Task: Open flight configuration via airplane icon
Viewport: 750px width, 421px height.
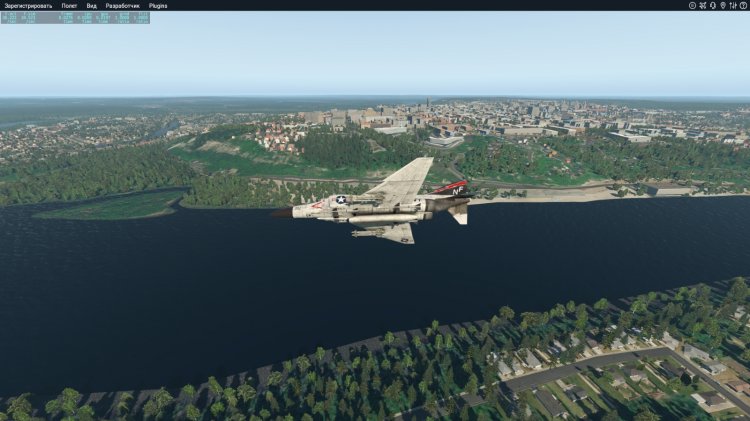Action: tap(702, 5)
